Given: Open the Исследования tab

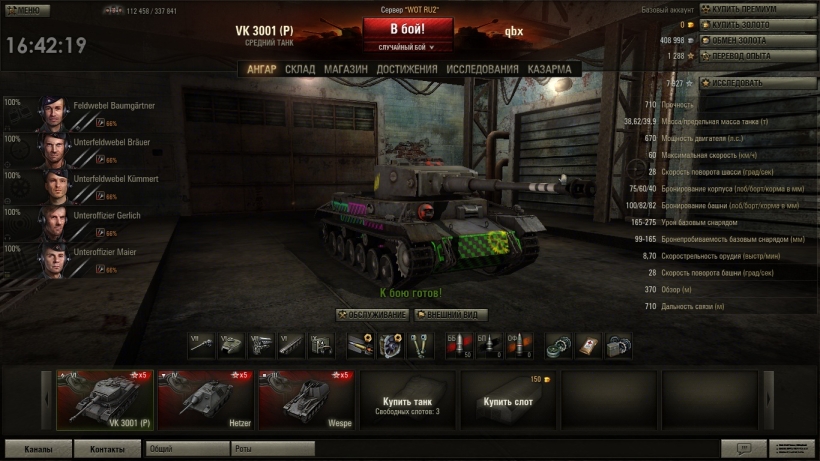Looking at the screenshot, I should pos(482,69).
